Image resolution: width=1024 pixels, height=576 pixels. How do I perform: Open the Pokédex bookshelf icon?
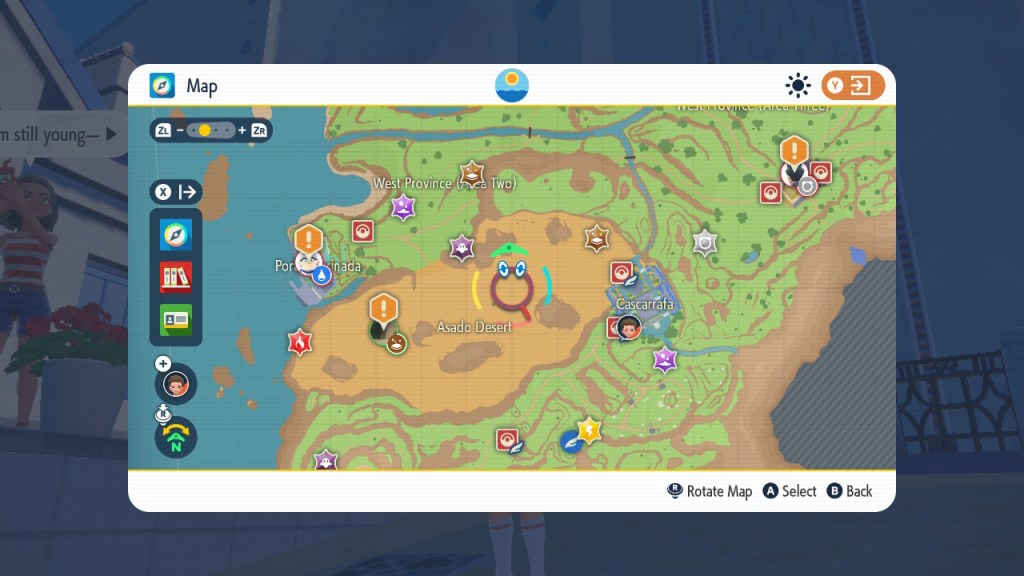point(176,277)
